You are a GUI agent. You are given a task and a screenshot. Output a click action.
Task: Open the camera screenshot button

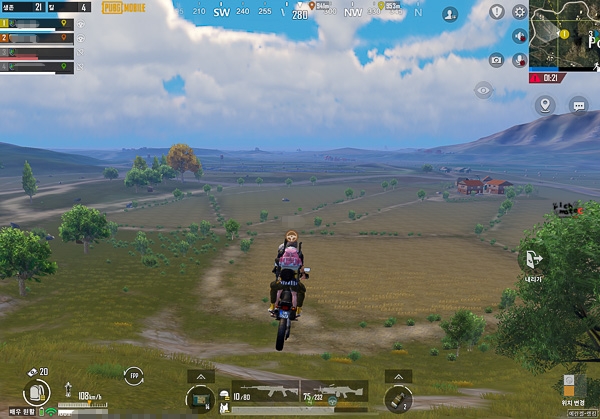click(x=496, y=60)
